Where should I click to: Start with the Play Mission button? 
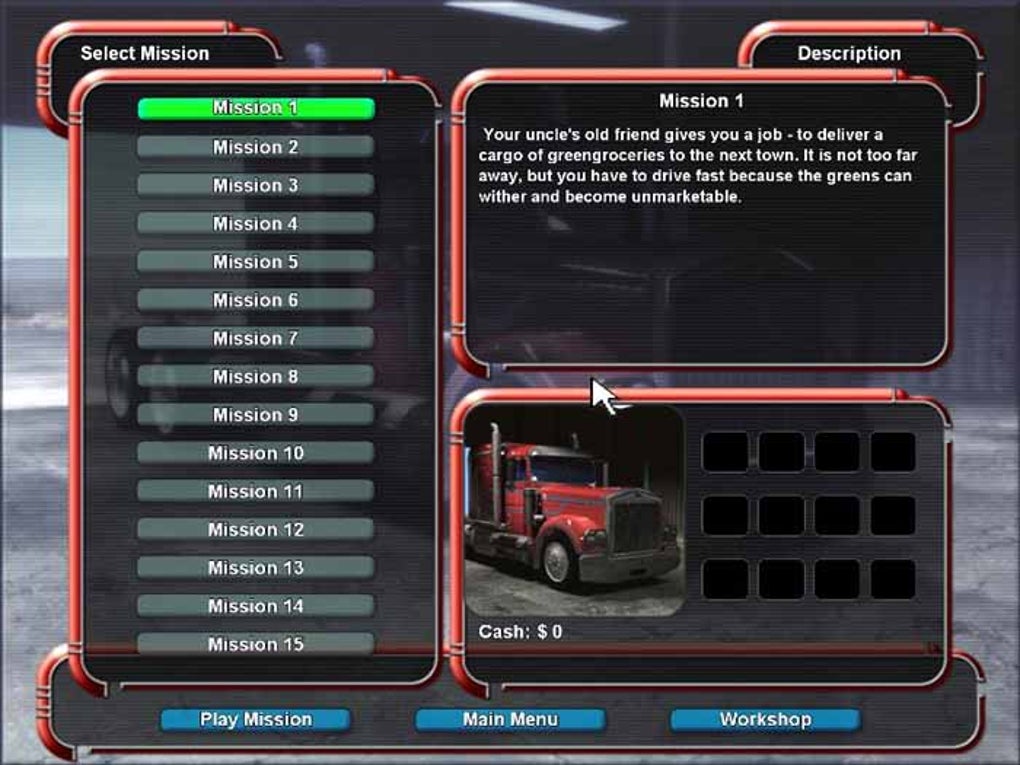pos(255,719)
